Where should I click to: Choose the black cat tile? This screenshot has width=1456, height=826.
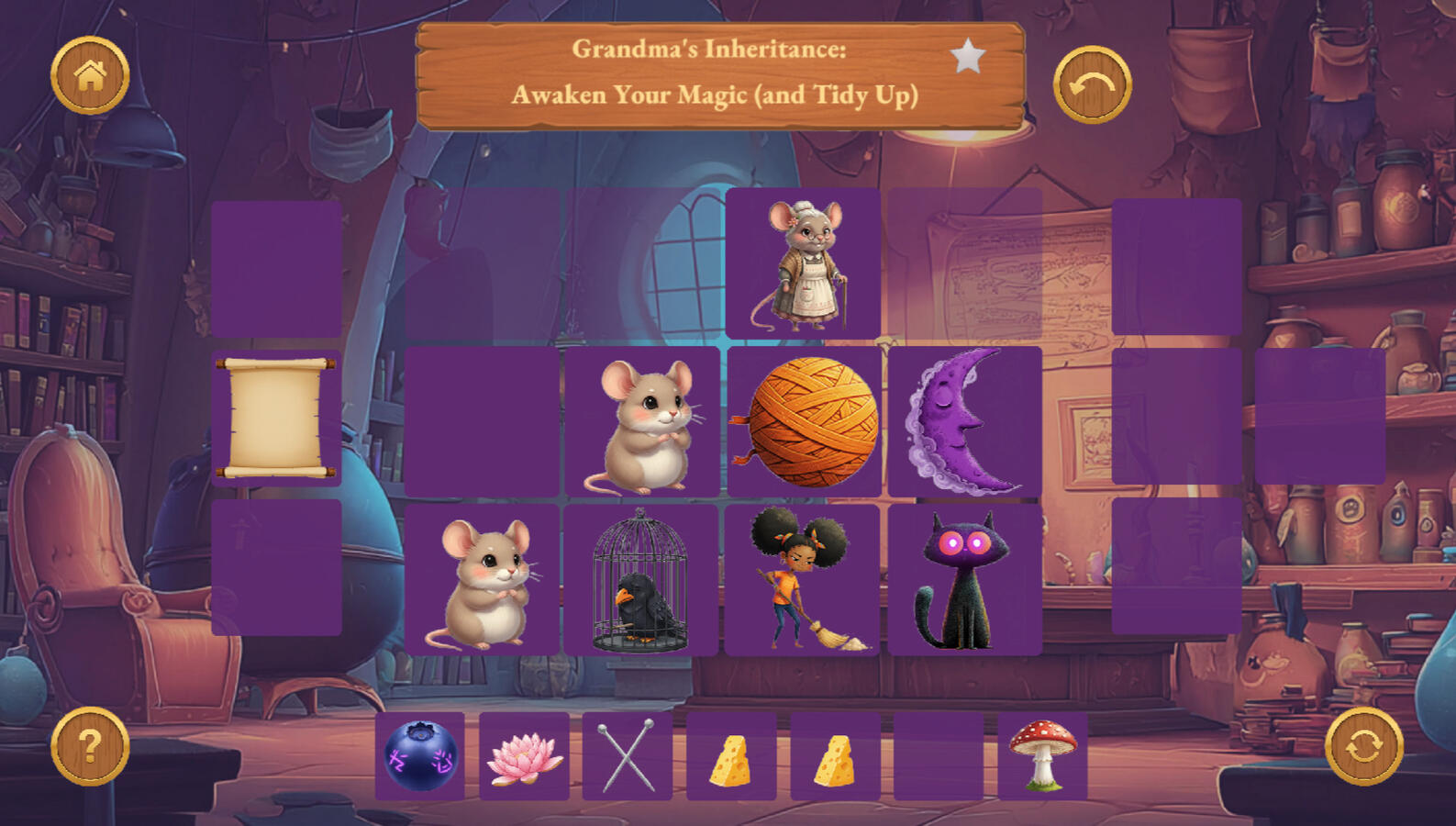pyautogui.click(x=964, y=580)
